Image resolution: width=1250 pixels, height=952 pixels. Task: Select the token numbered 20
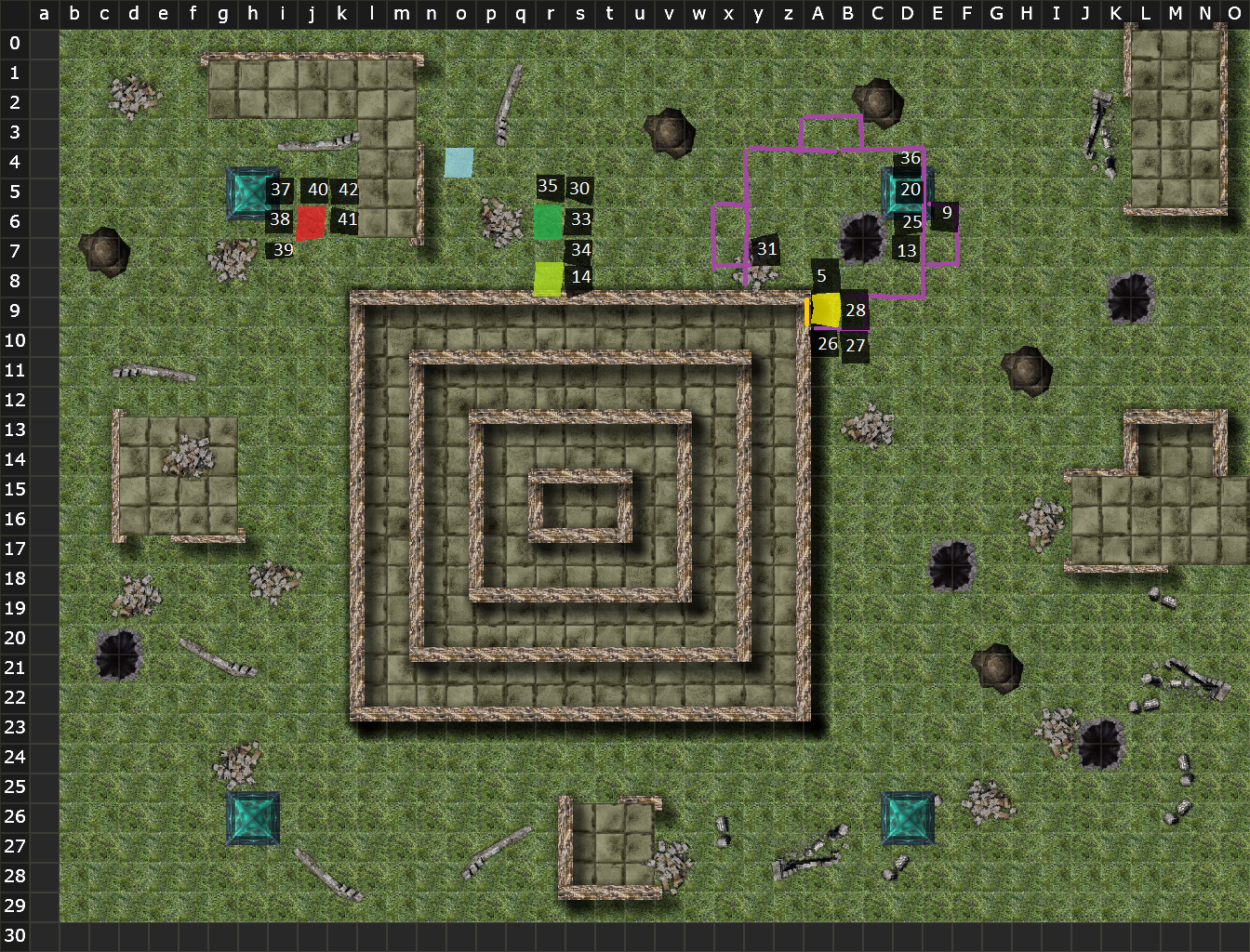click(x=910, y=191)
